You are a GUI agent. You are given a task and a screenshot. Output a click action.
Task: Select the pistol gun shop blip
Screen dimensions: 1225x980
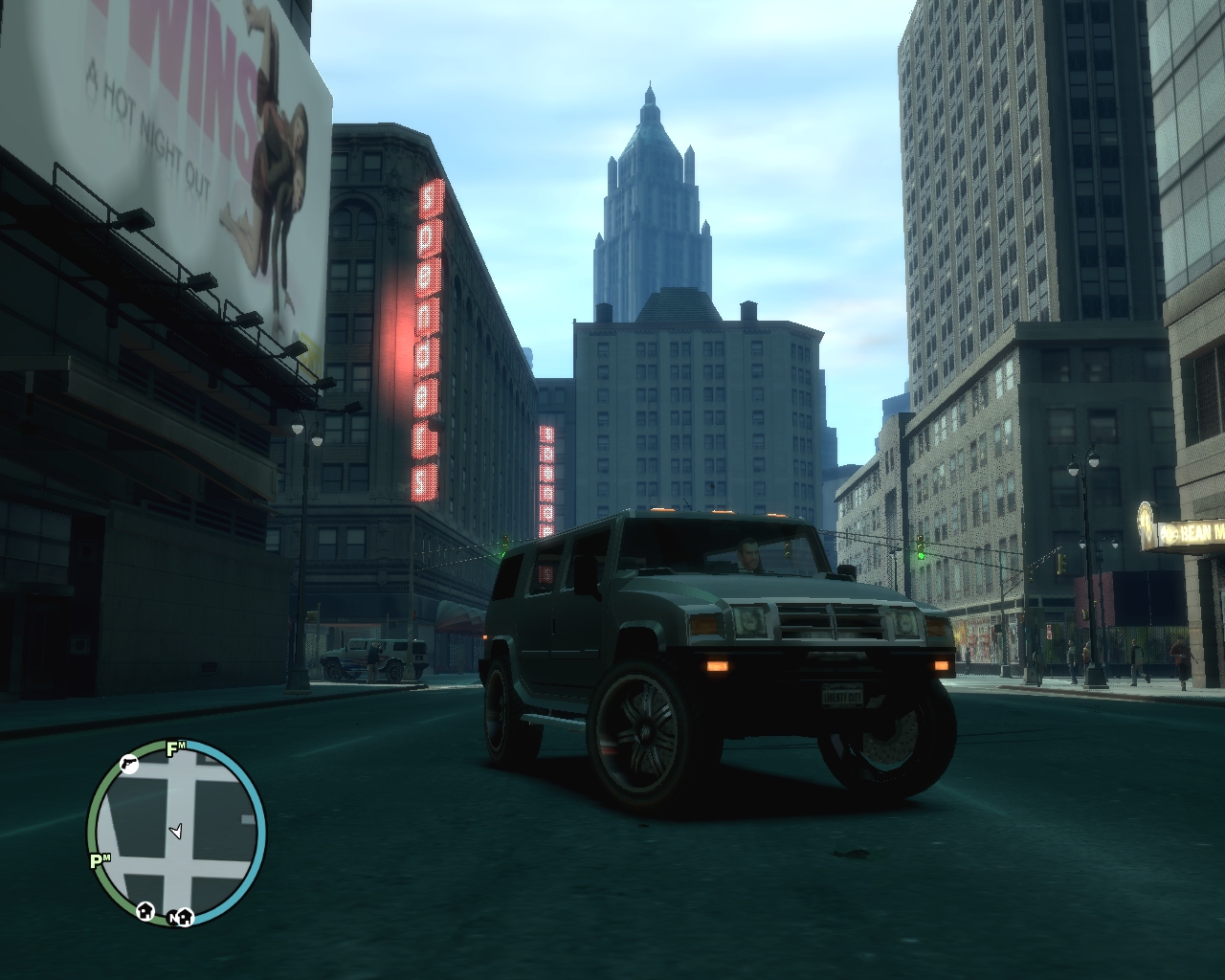pyautogui.click(x=129, y=763)
